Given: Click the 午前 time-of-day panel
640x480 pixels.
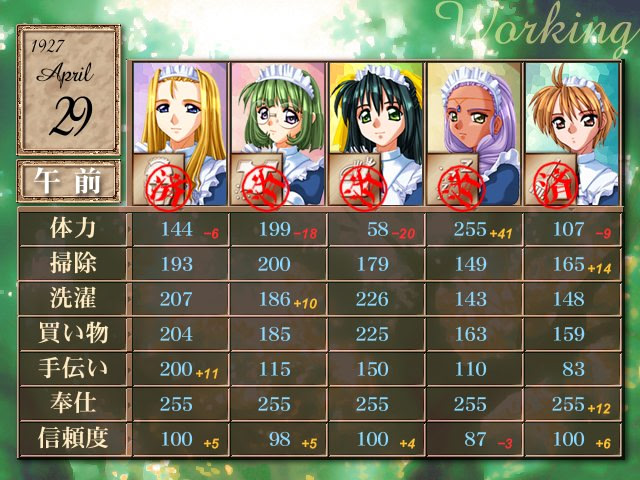Looking at the screenshot, I should pos(68,180).
